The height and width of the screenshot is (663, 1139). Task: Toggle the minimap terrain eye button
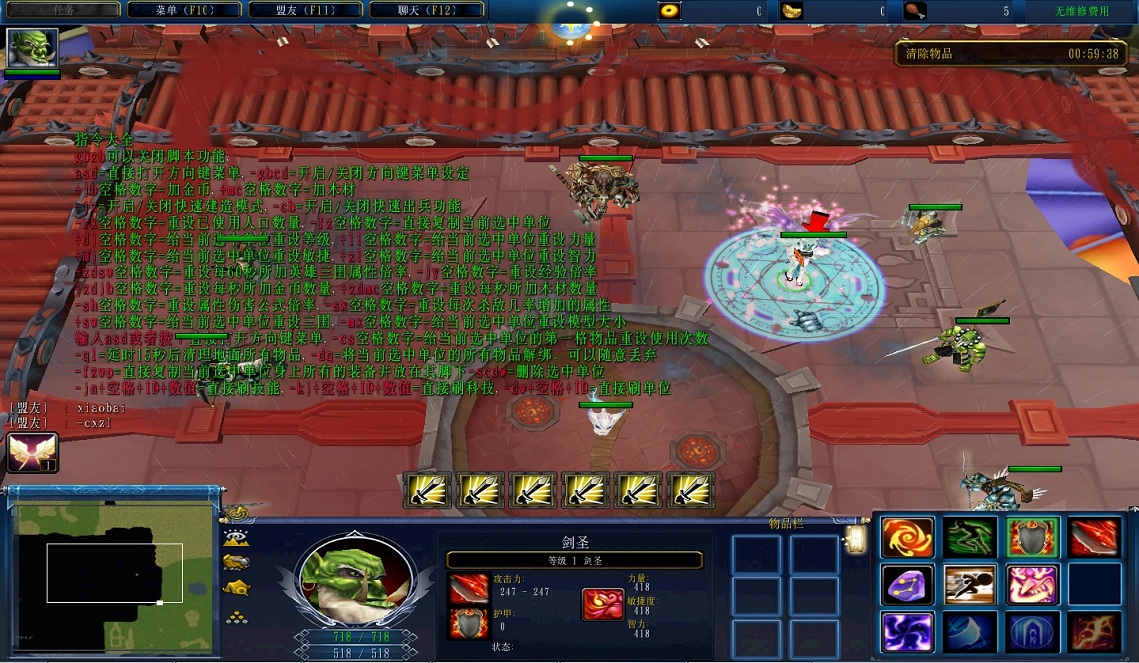coord(237,538)
